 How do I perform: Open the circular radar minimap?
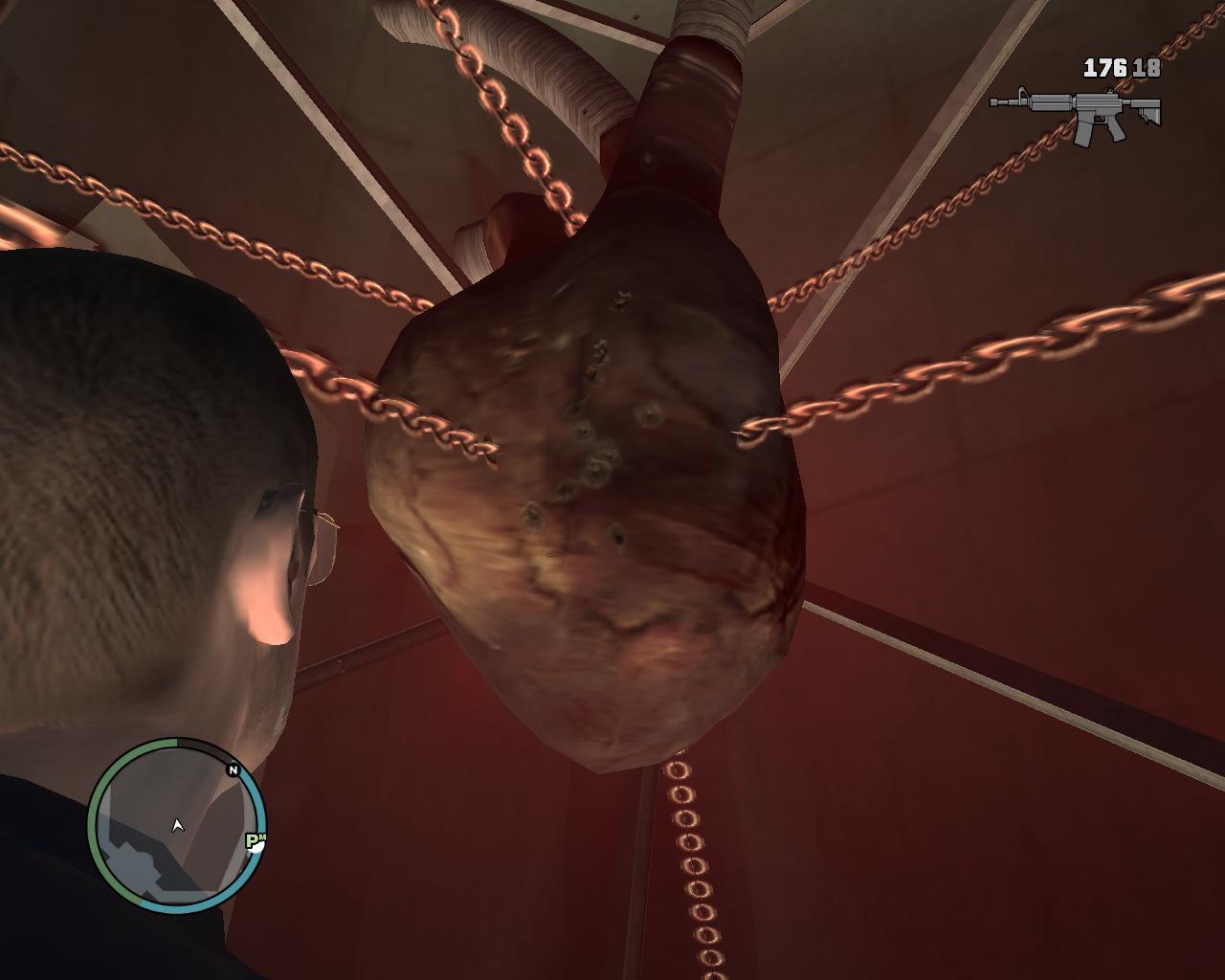pyautogui.click(x=176, y=826)
